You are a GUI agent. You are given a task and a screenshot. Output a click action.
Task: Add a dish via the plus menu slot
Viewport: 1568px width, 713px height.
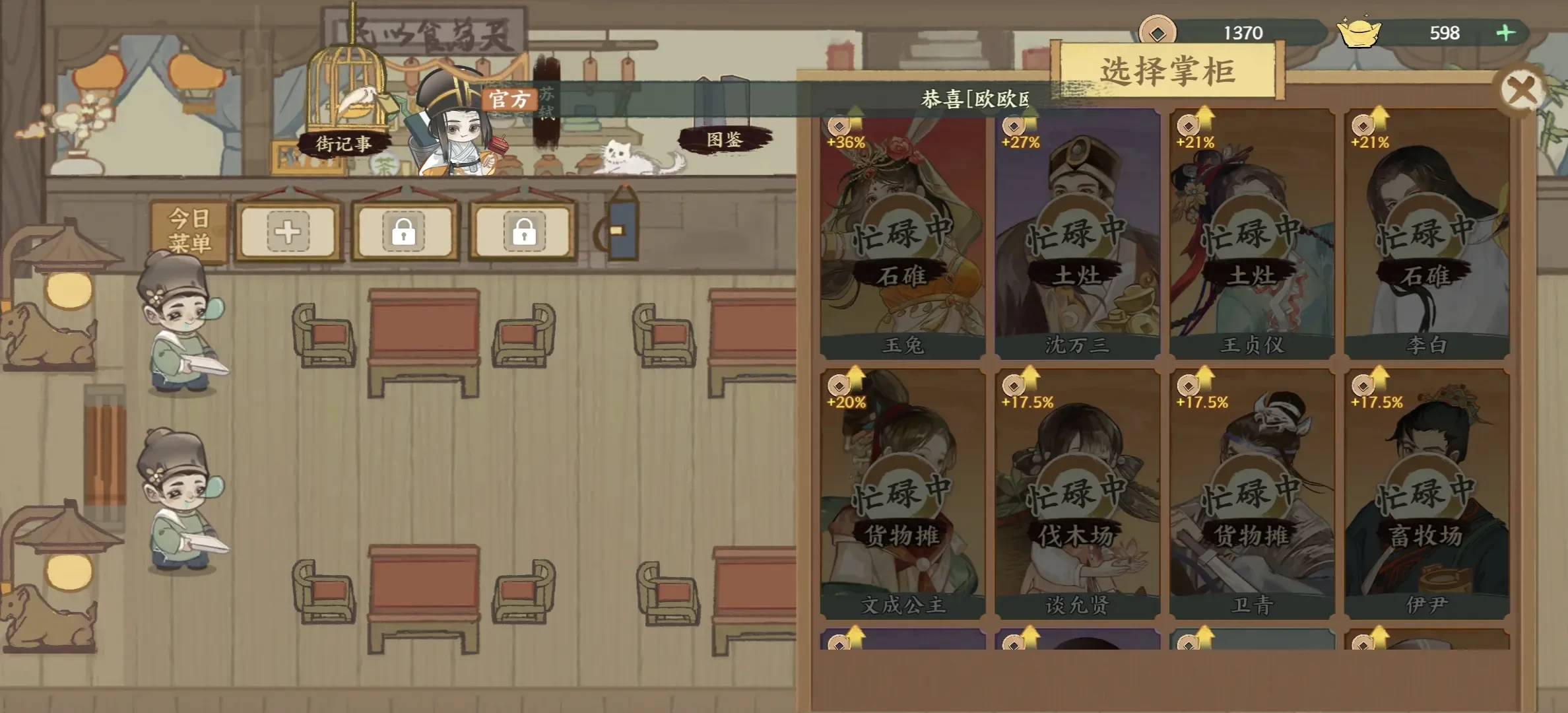(288, 232)
